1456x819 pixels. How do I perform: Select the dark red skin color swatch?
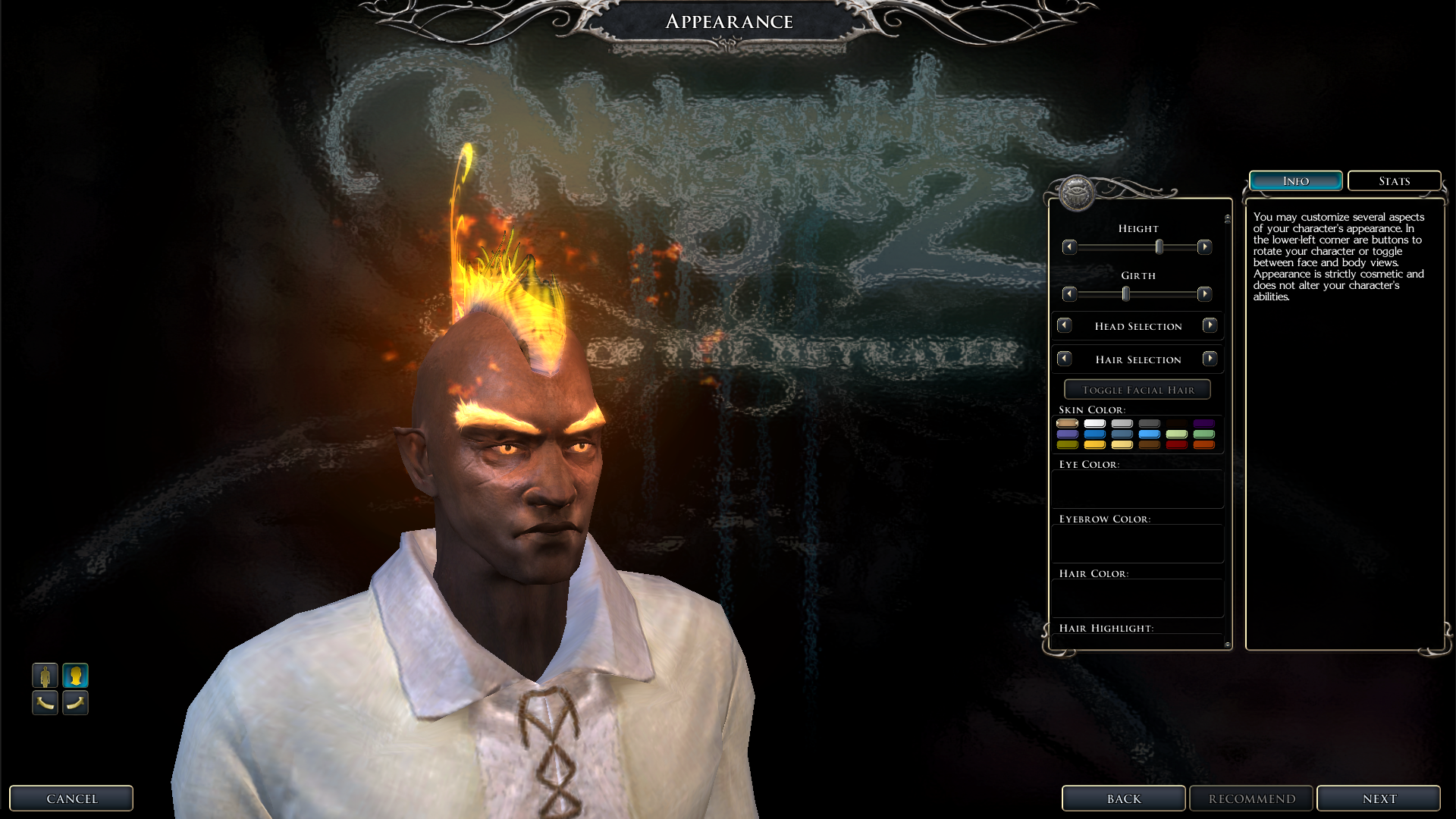(1176, 444)
